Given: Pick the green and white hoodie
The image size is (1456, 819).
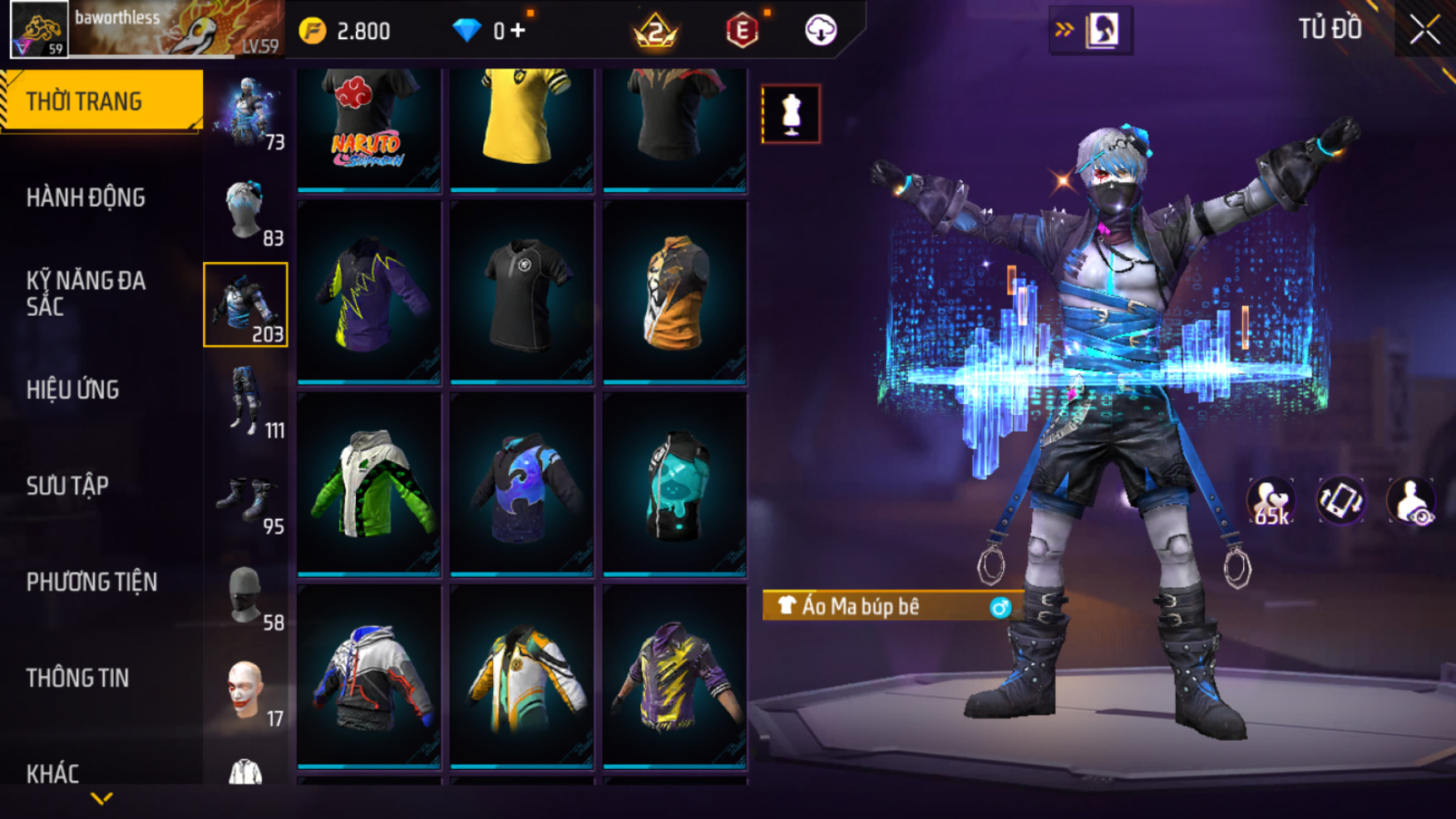Looking at the screenshot, I should tap(369, 484).
